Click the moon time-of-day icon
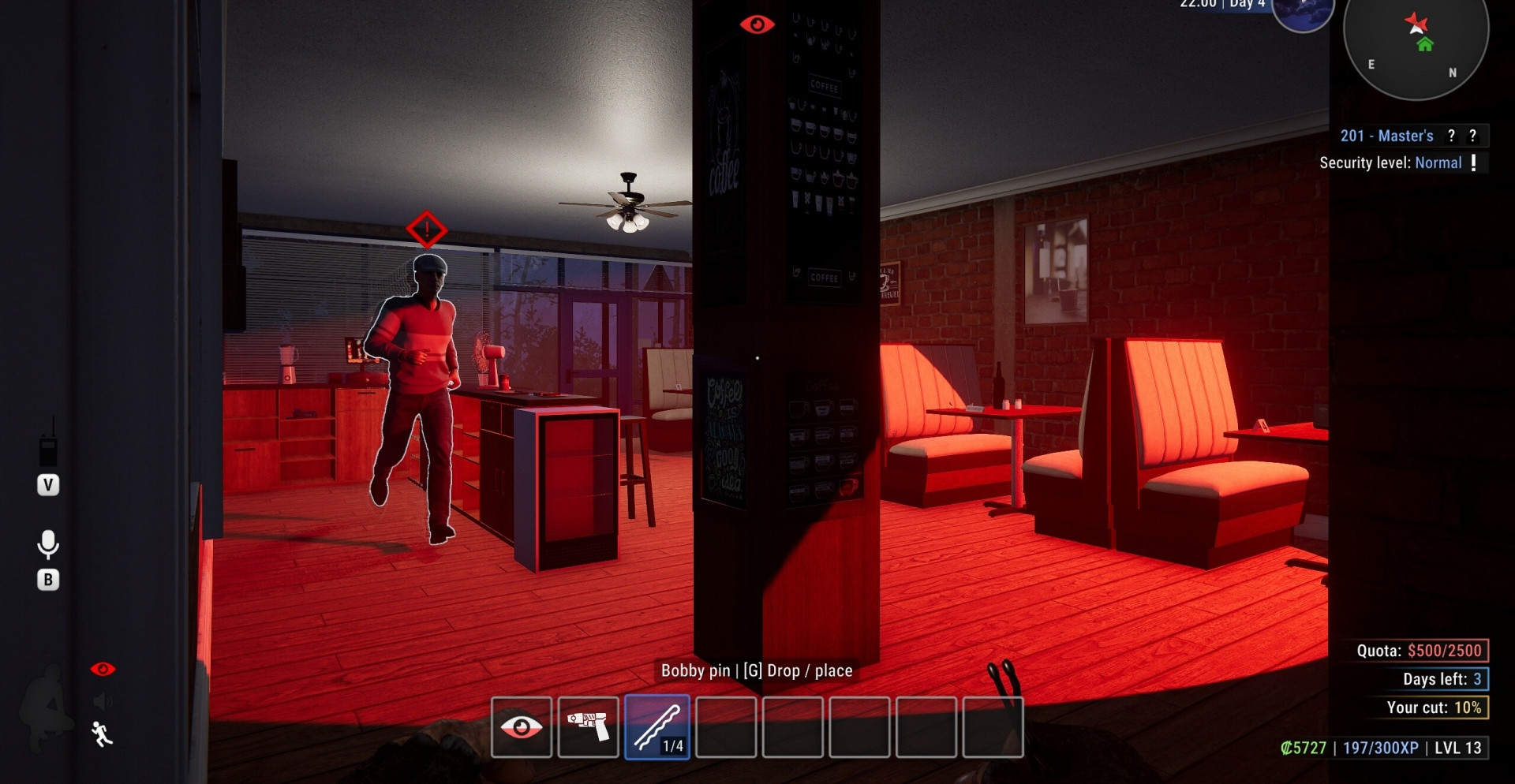Image resolution: width=1515 pixels, height=784 pixels. click(x=1303, y=12)
